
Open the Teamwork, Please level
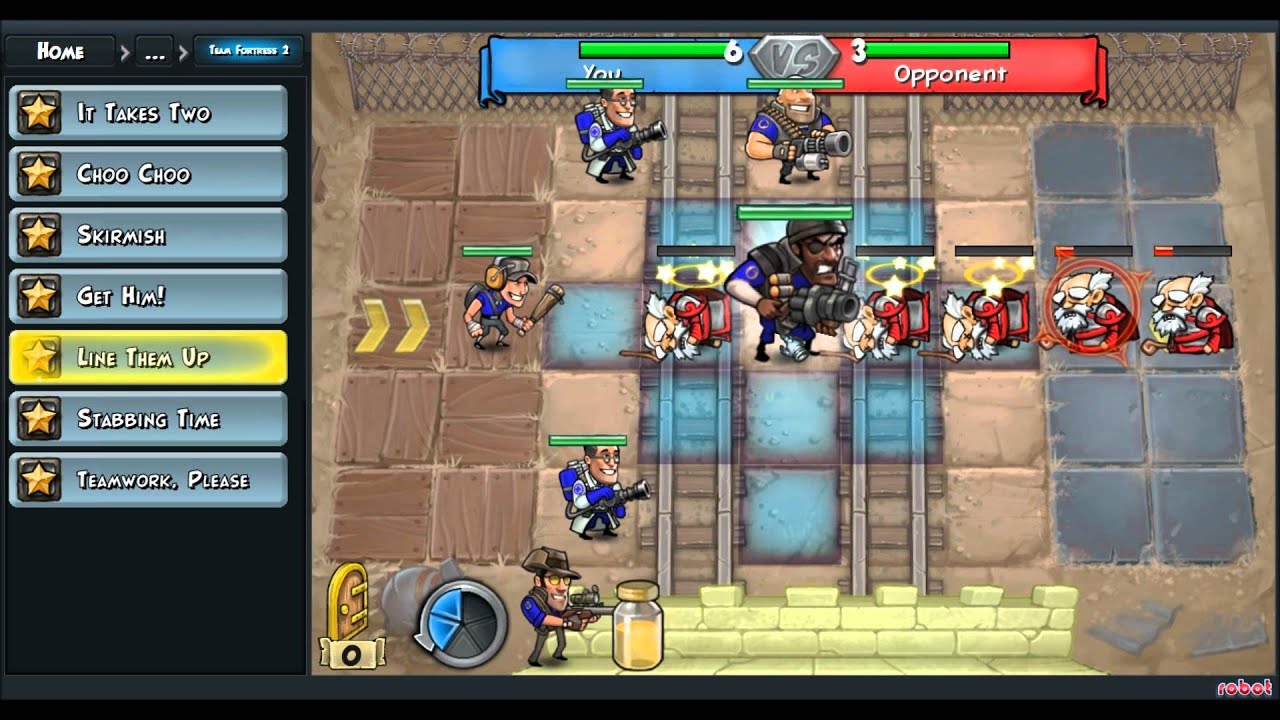[148, 480]
